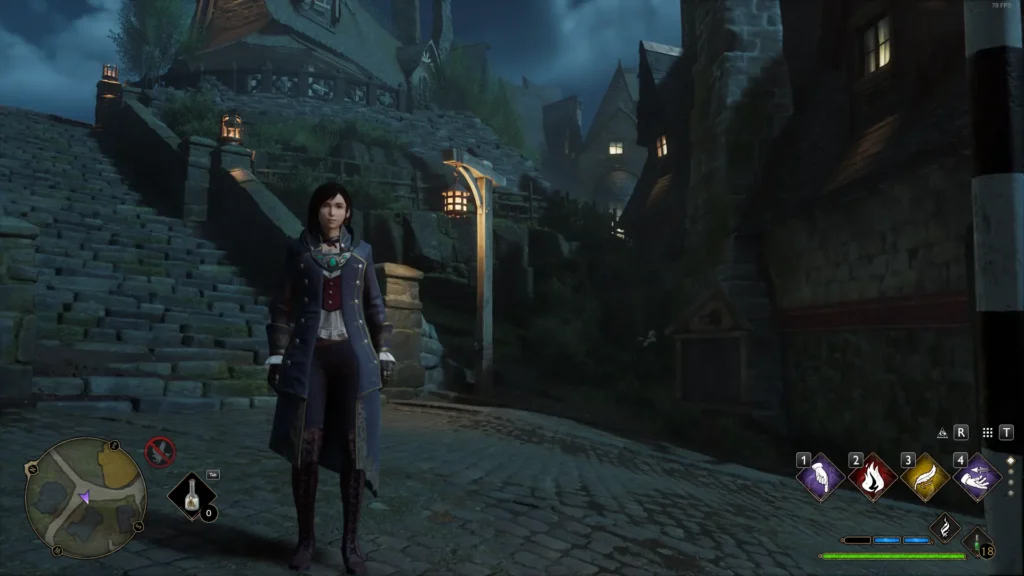
Task: Drink the green Wiggenweld healing potion
Action: point(979,543)
